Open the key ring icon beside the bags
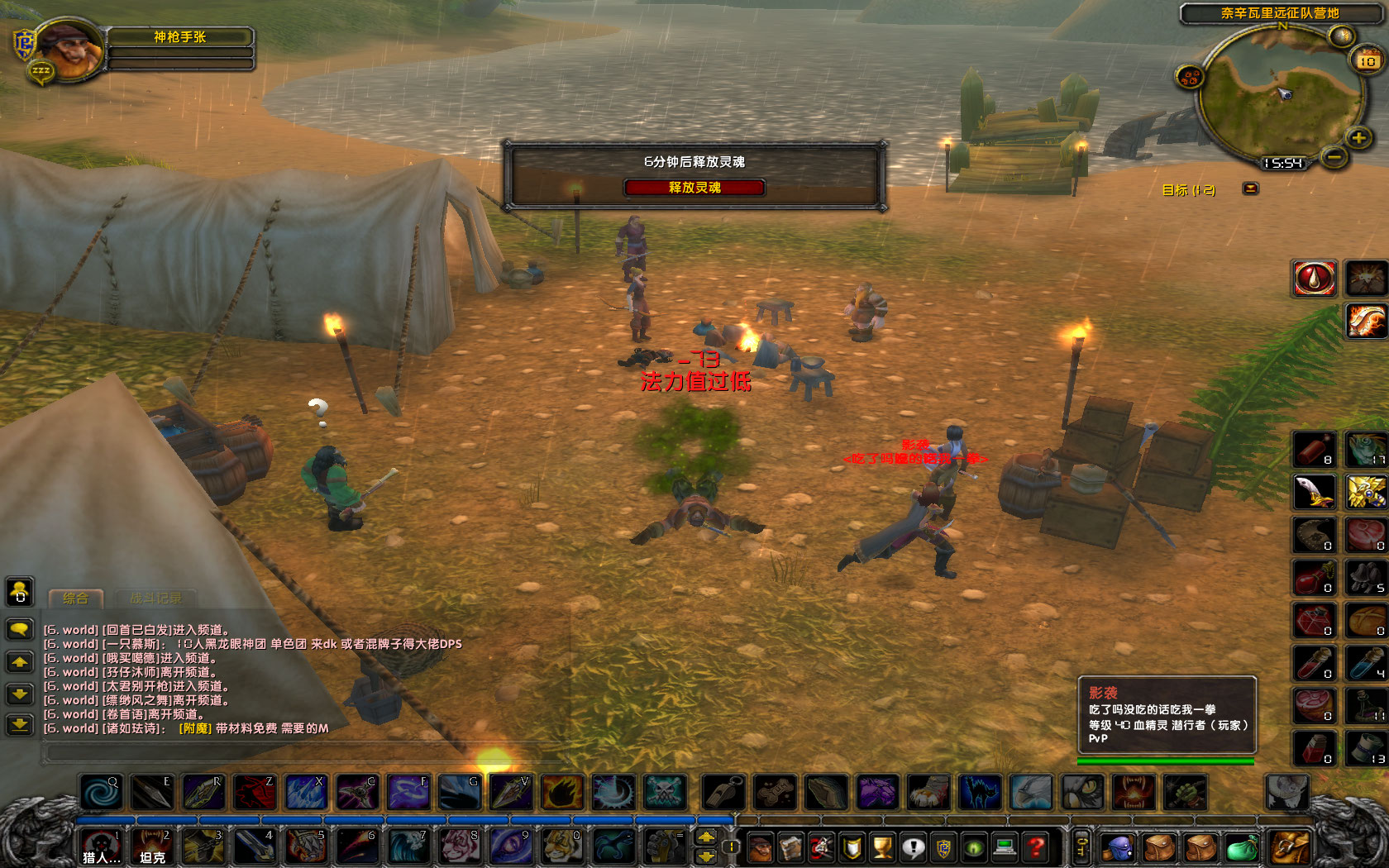This screenshot has width=1389, height=868. point(1080,846)
